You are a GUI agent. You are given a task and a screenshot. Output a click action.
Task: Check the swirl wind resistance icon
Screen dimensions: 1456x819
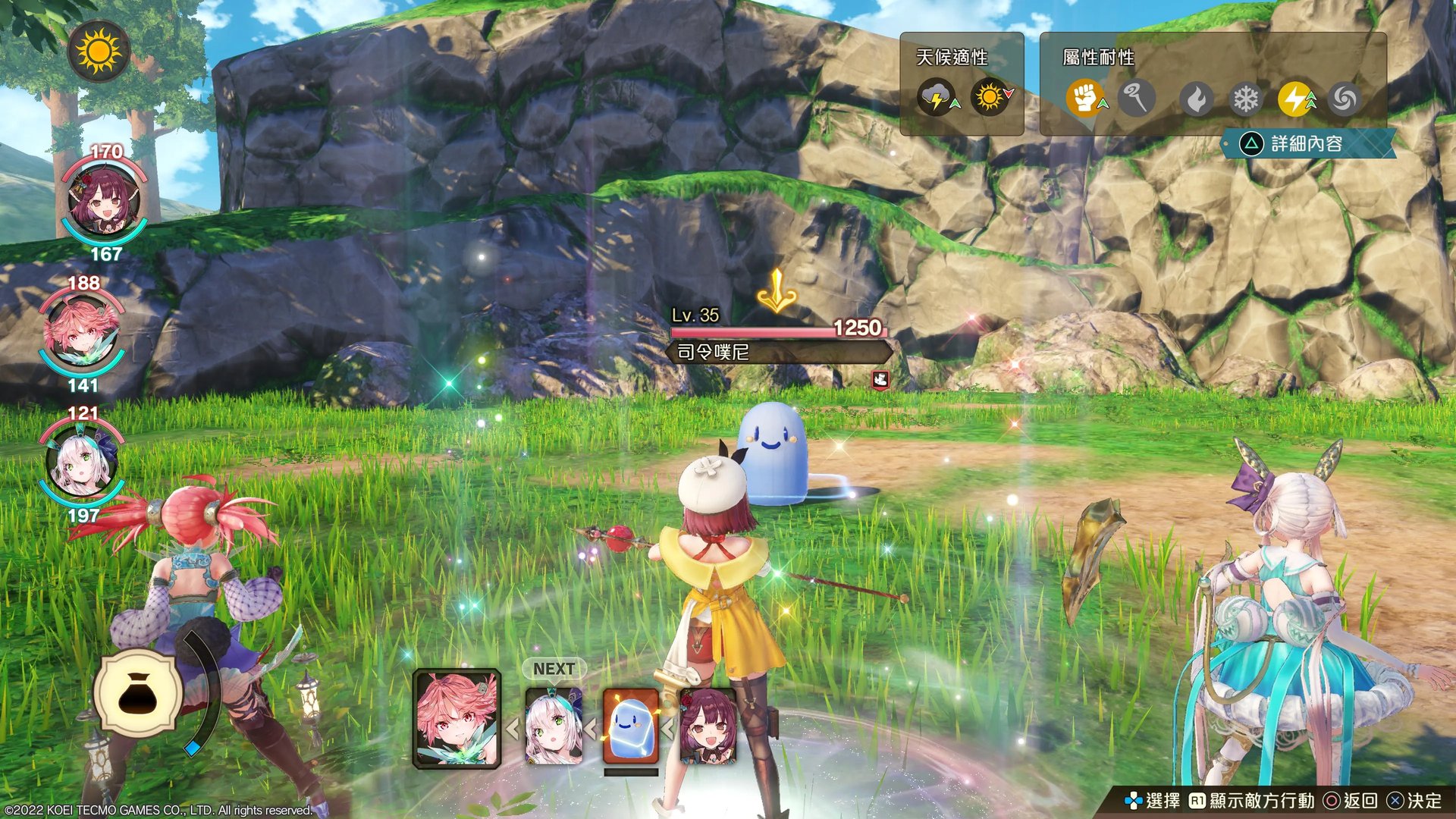click(1344, 99)
